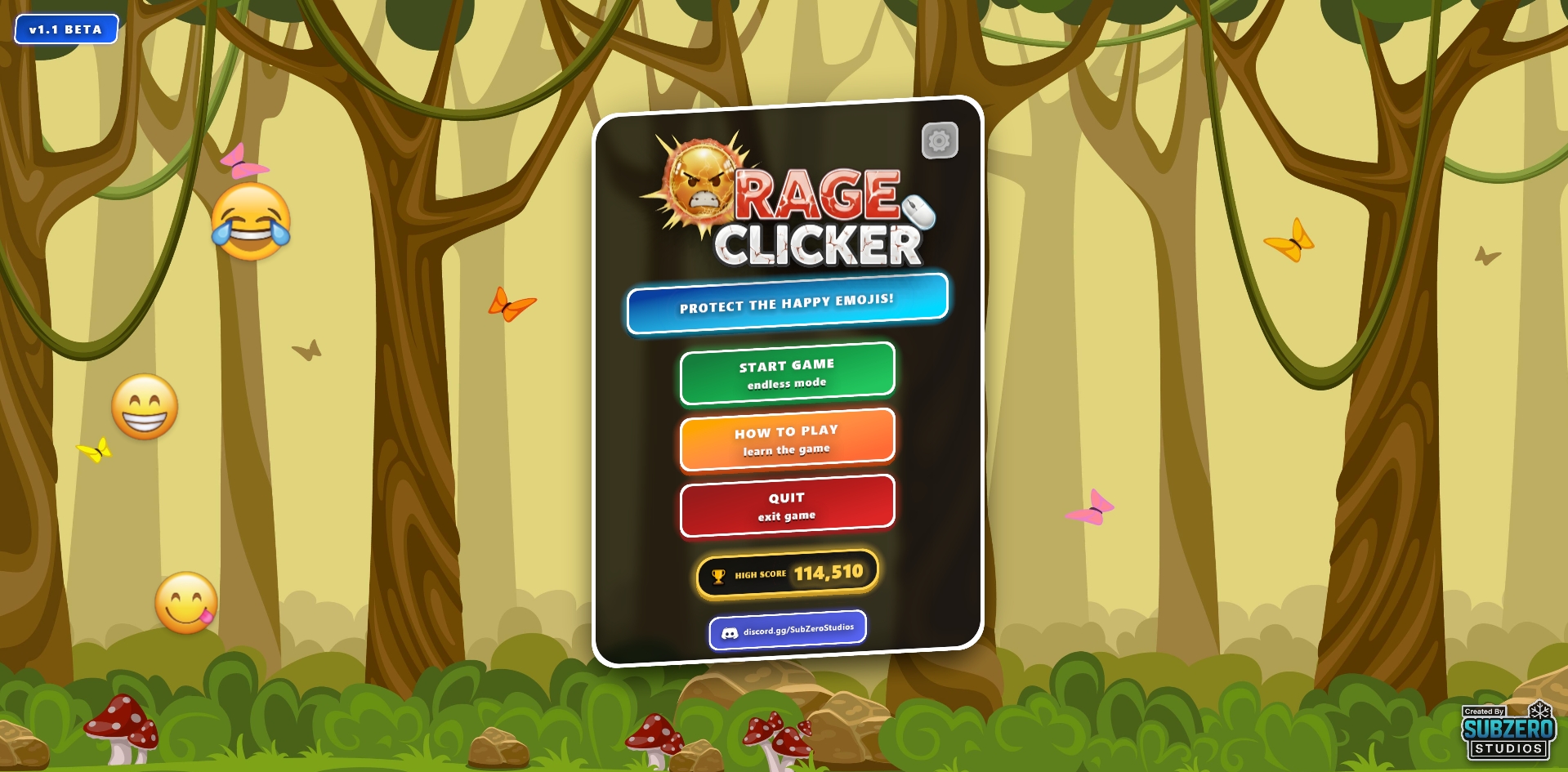The image size is (1568, 772).
Task: Start the endless mode game
Action: click(787, 373)
